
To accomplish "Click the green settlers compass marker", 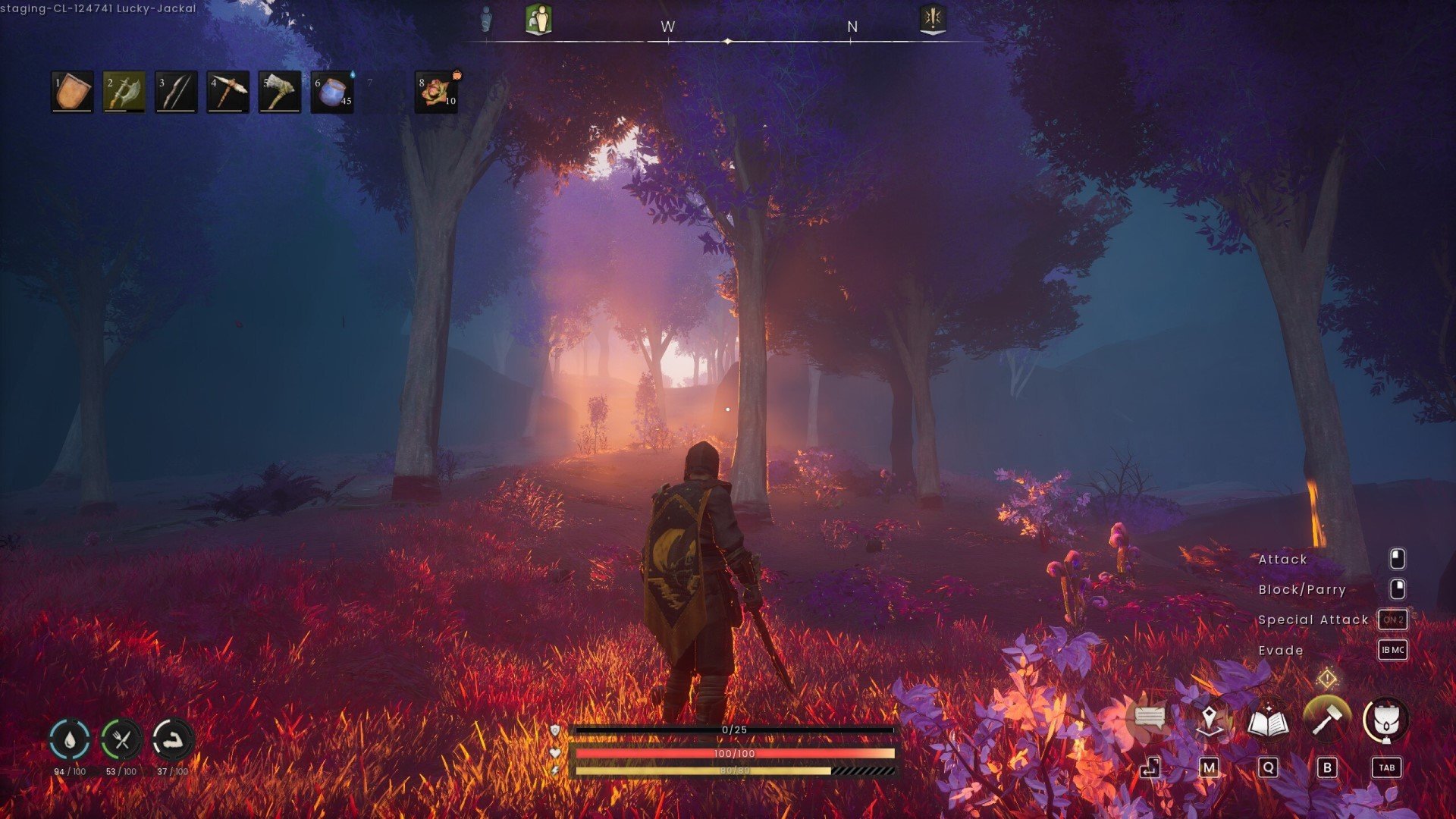I will coord(538,19).
